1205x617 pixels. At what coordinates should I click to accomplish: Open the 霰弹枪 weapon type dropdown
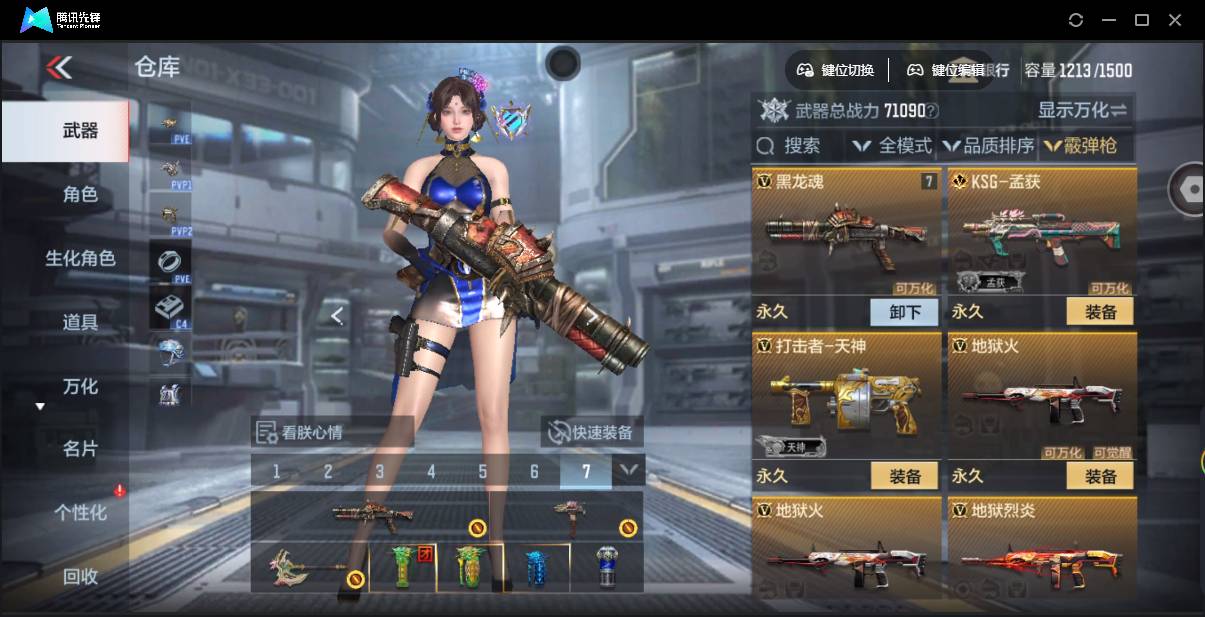(1081, 146)
